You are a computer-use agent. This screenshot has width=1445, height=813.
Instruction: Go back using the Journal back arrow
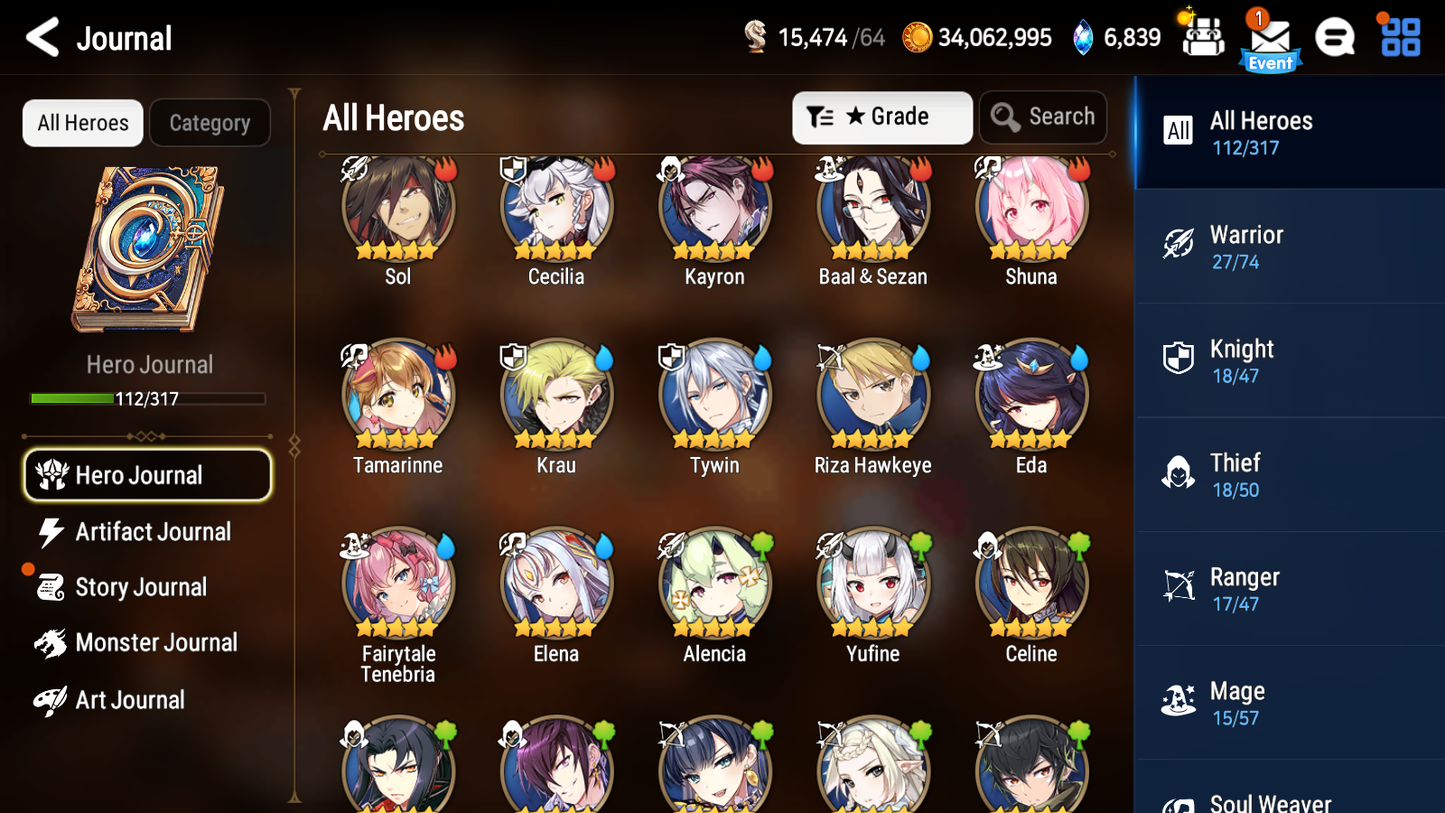click(x=42, y=37)
